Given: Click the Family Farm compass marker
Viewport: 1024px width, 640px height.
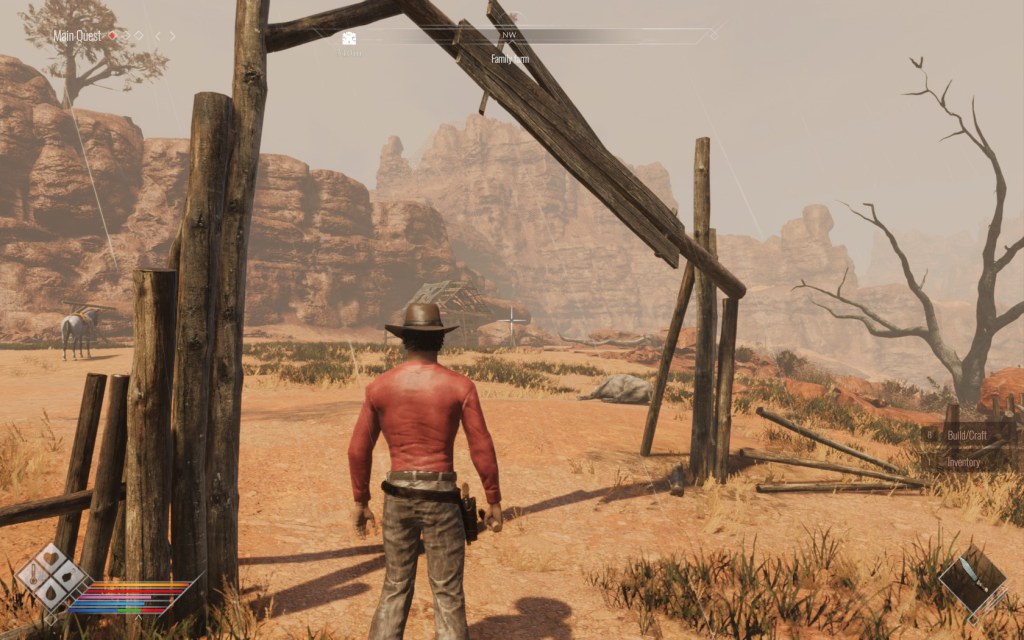Looking at the screenshot, I should (x=509, y=58).
